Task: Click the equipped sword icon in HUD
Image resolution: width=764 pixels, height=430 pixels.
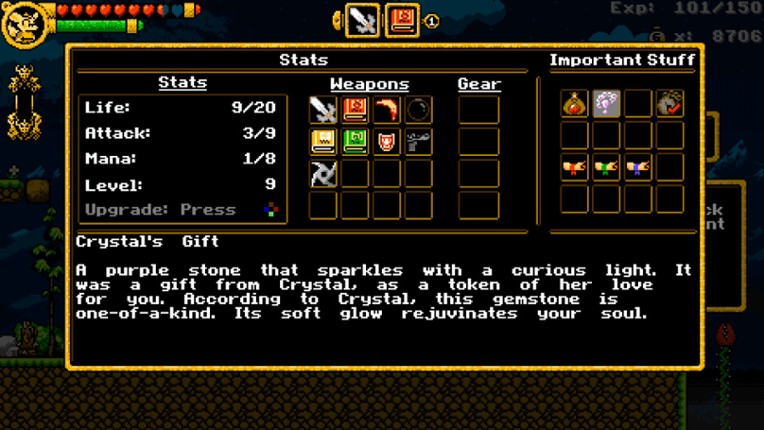Action: pyautogui.click(x=361, y=20)
